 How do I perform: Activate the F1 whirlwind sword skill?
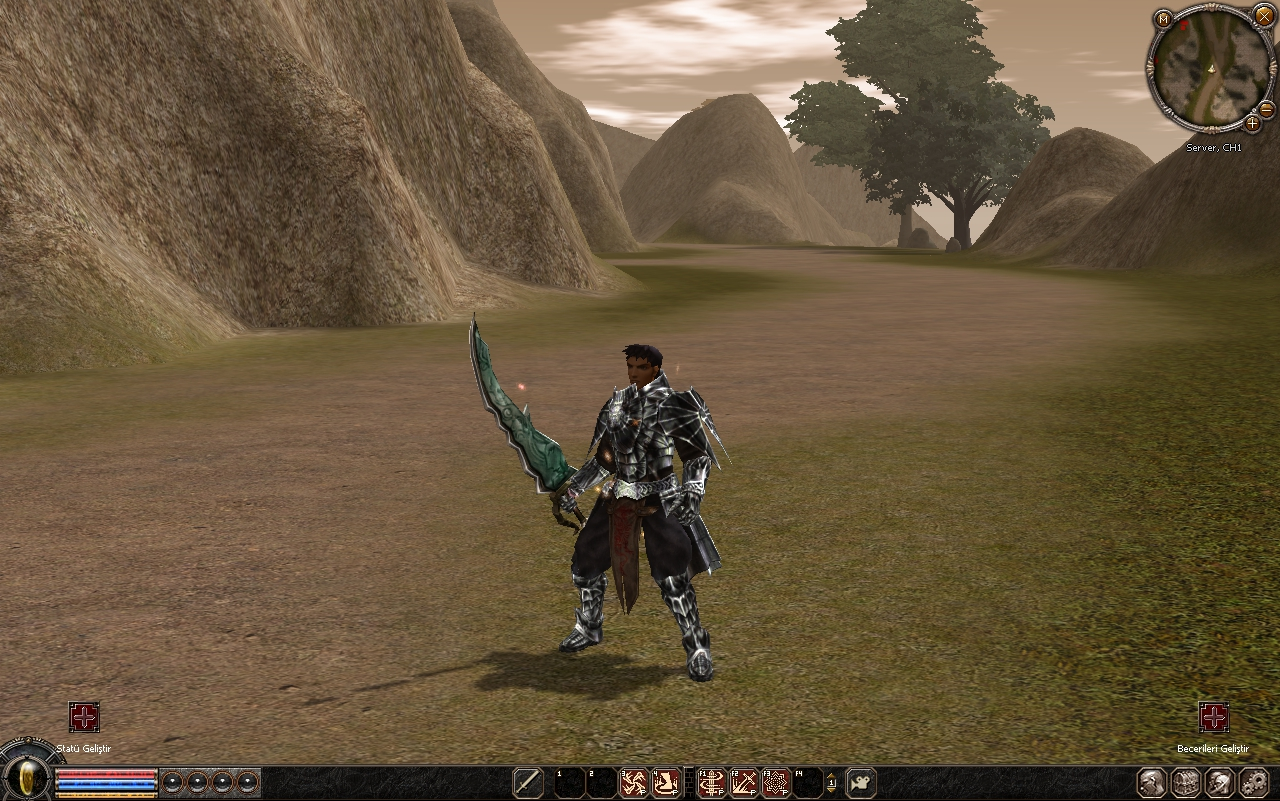[712, 782]
